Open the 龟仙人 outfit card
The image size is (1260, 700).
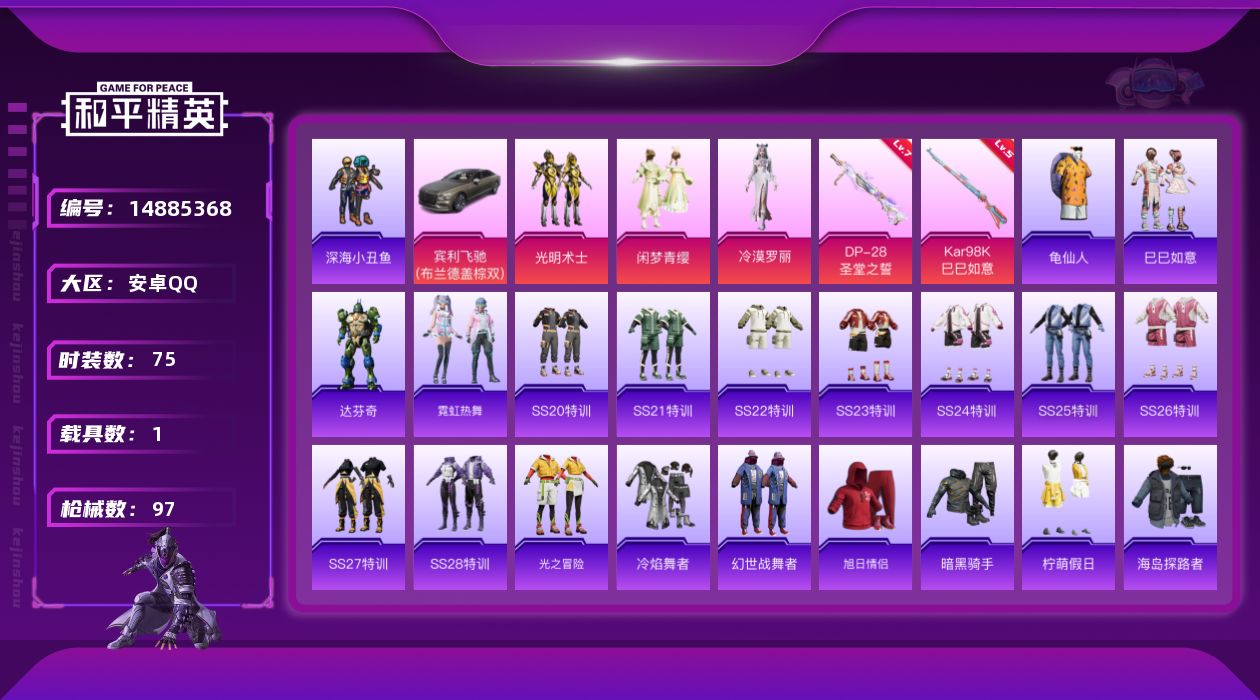click(1068, 211)
